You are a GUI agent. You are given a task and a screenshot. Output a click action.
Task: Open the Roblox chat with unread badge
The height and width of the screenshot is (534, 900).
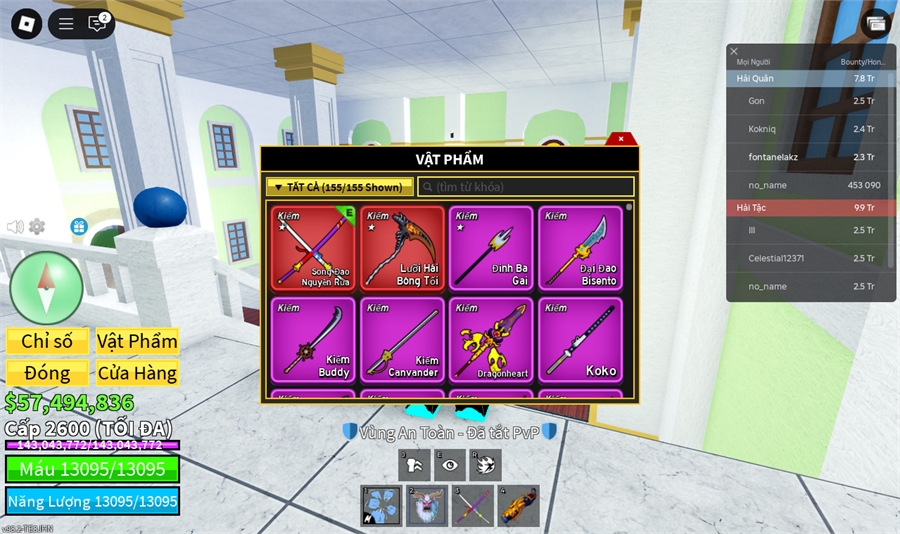(97, 23)
